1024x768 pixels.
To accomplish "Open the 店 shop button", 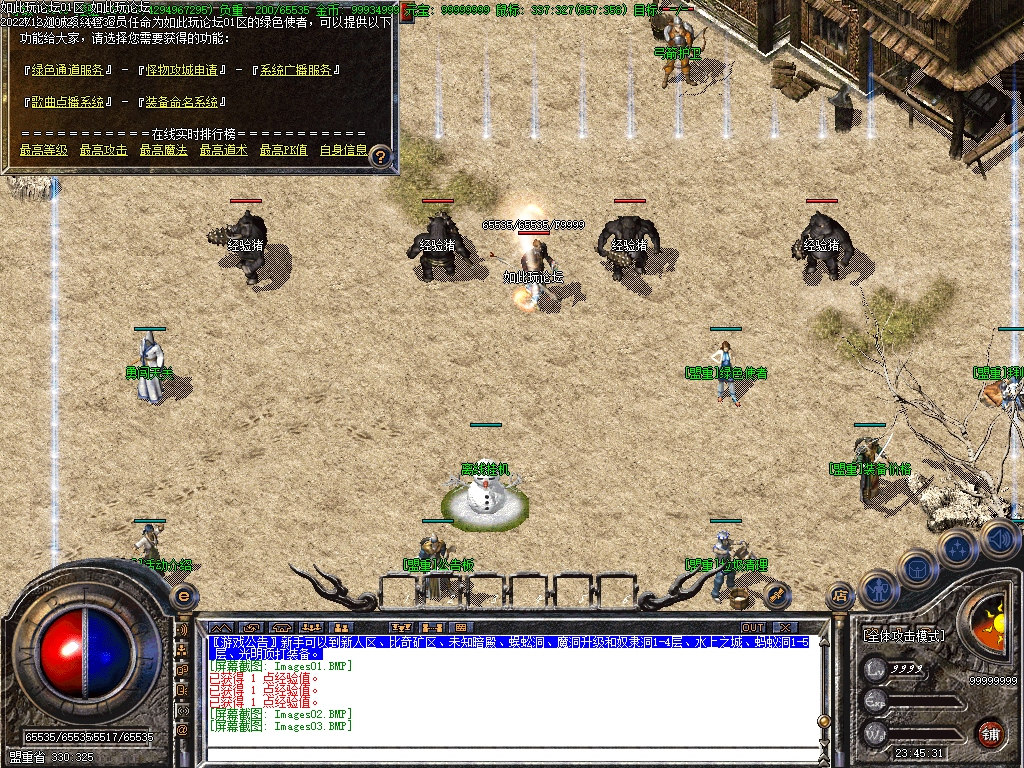I will 840,597.
